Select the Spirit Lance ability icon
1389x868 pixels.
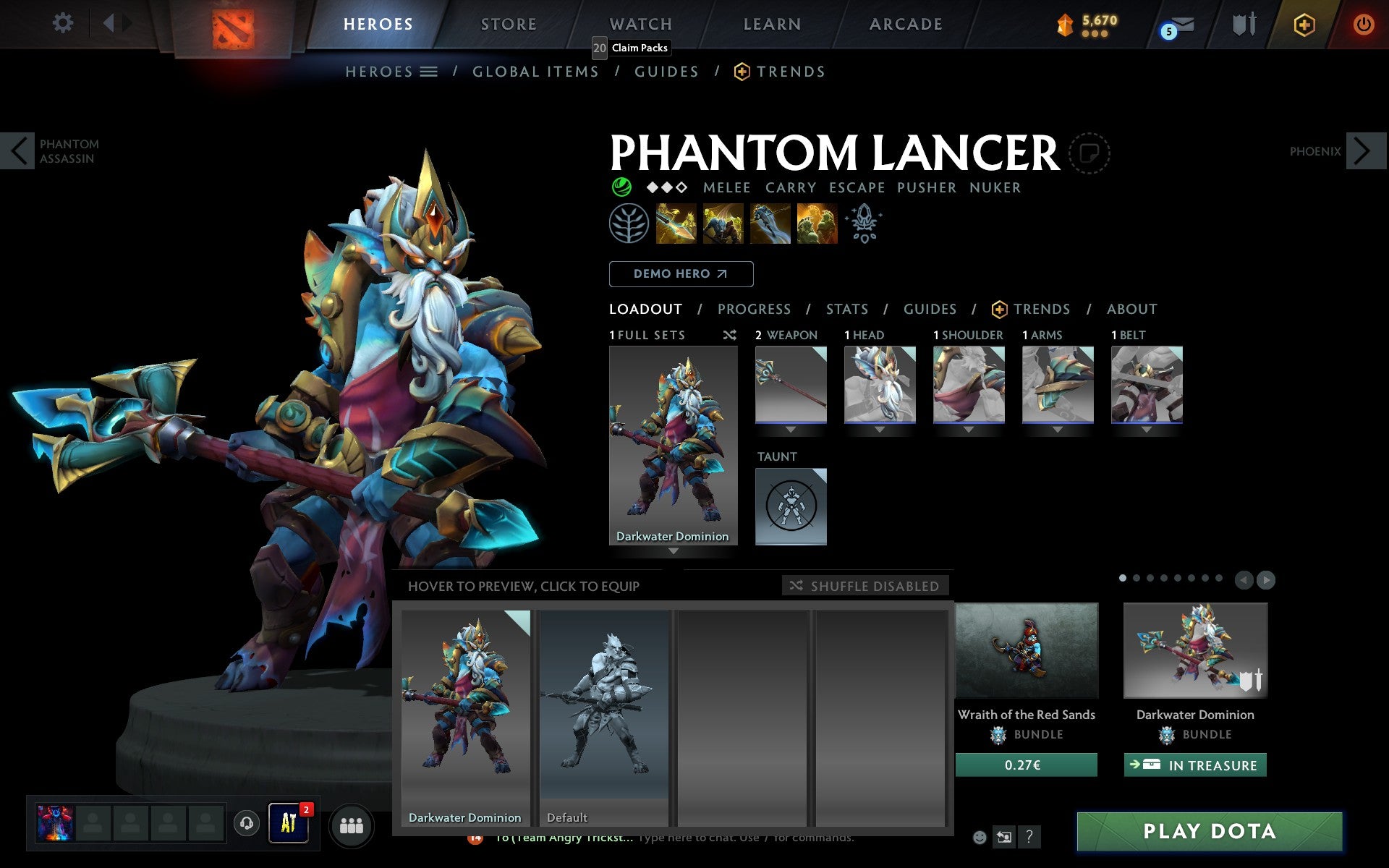pyautogui.click(x=676, y=224)
